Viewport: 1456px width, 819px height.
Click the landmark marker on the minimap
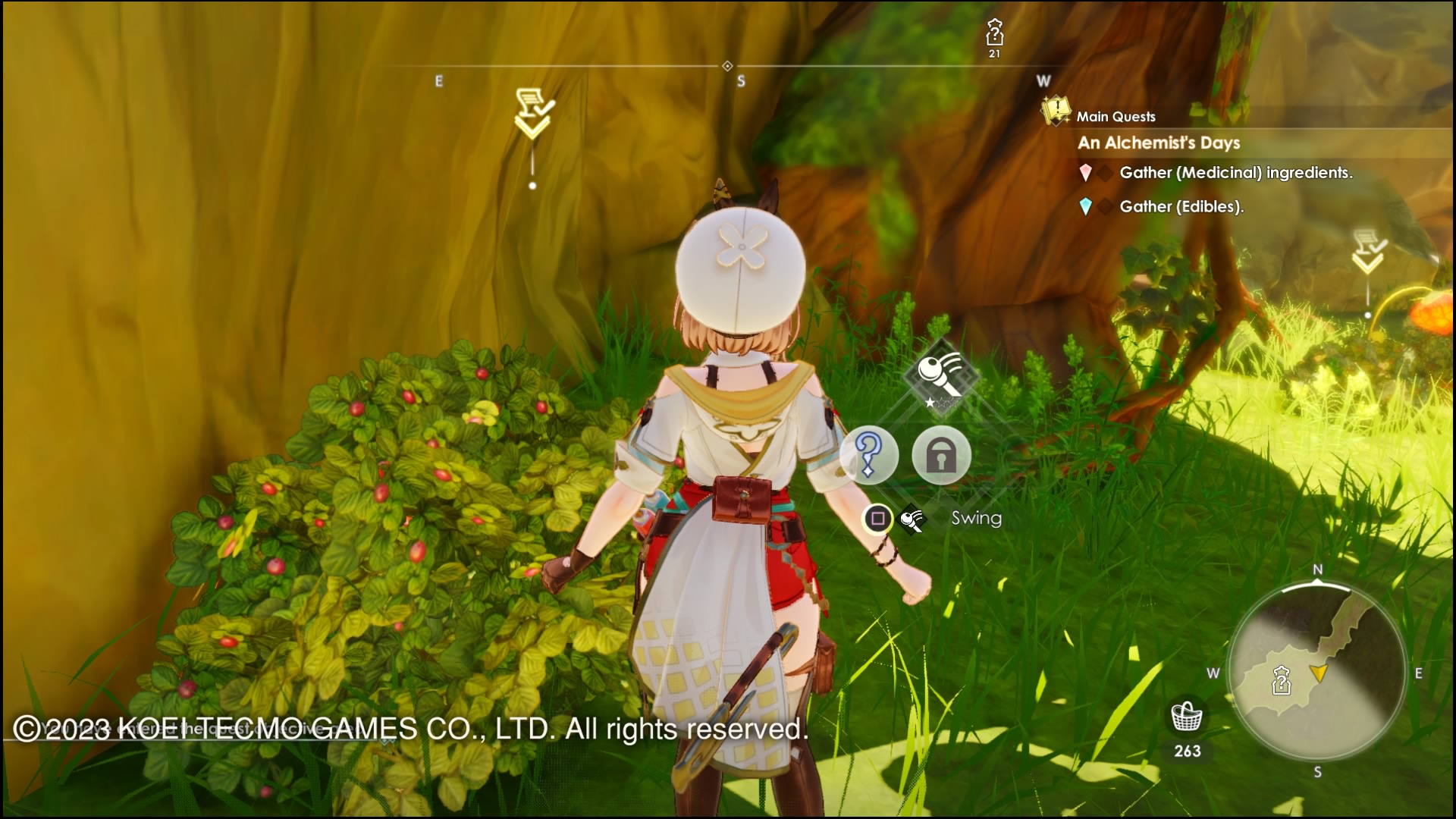[x=1281, y=680]
